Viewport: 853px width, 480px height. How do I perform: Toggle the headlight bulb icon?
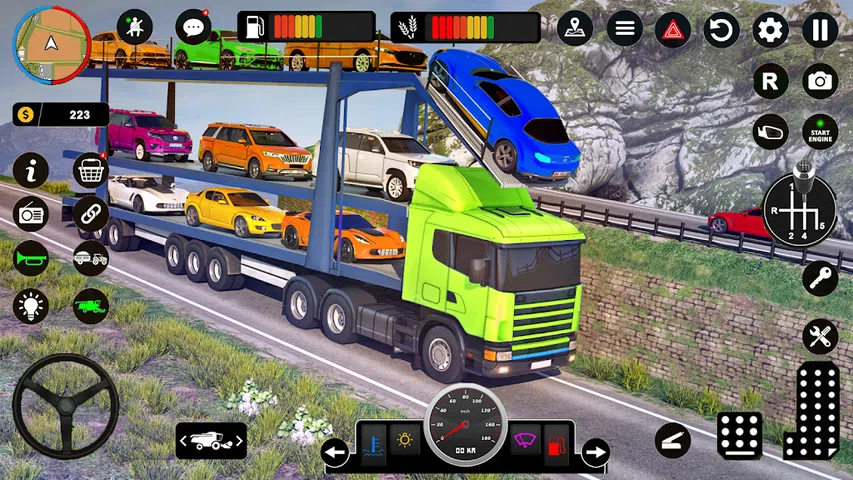pyautogui.click(x=31, y=305)
